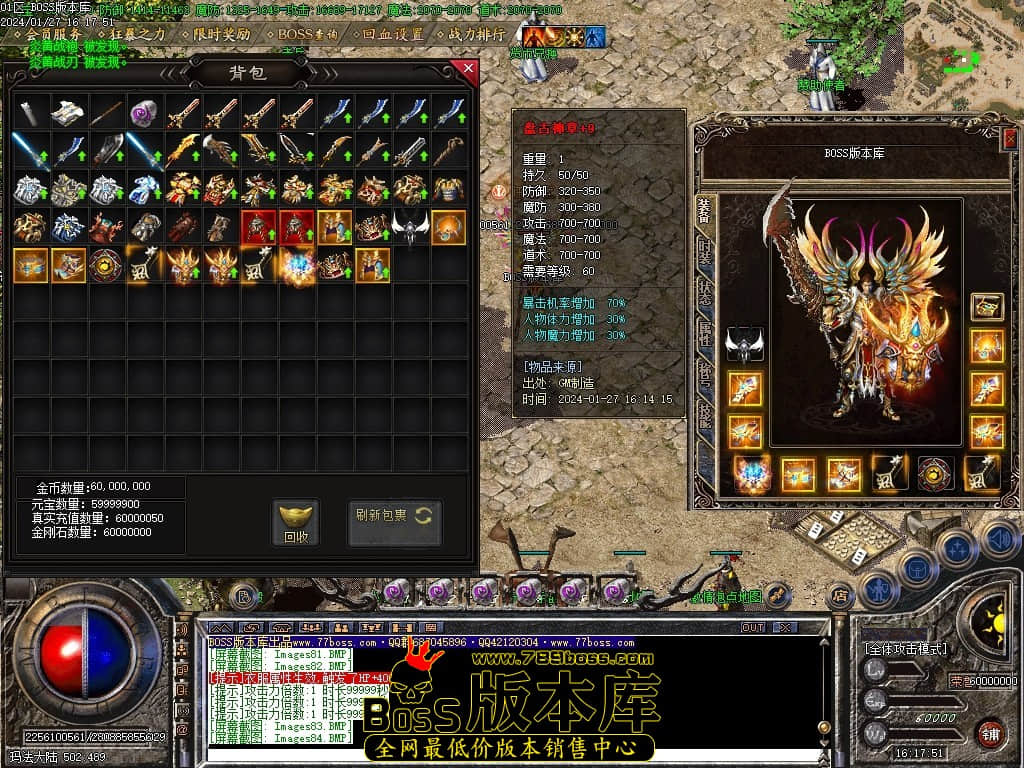Close the 背包 backpack window
This screenshot has height=768, width=1024.
(465, 70)
